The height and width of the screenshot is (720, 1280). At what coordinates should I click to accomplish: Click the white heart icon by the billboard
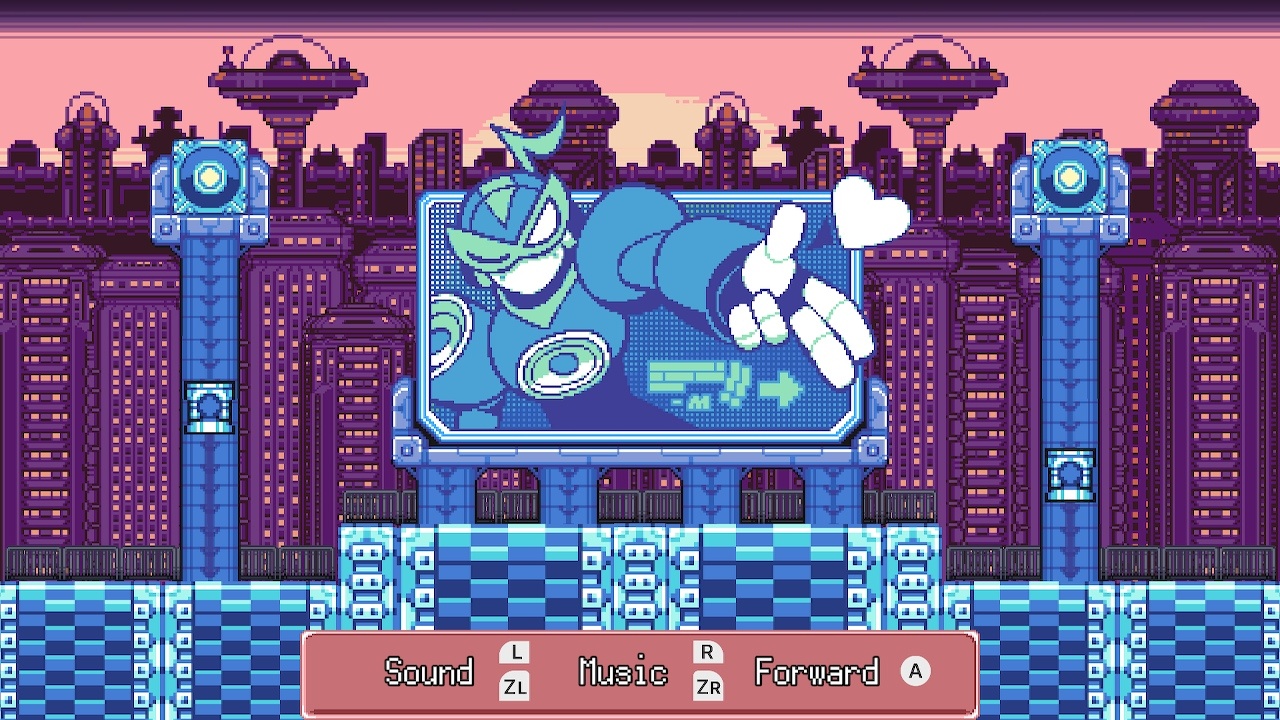click(869, 210)
